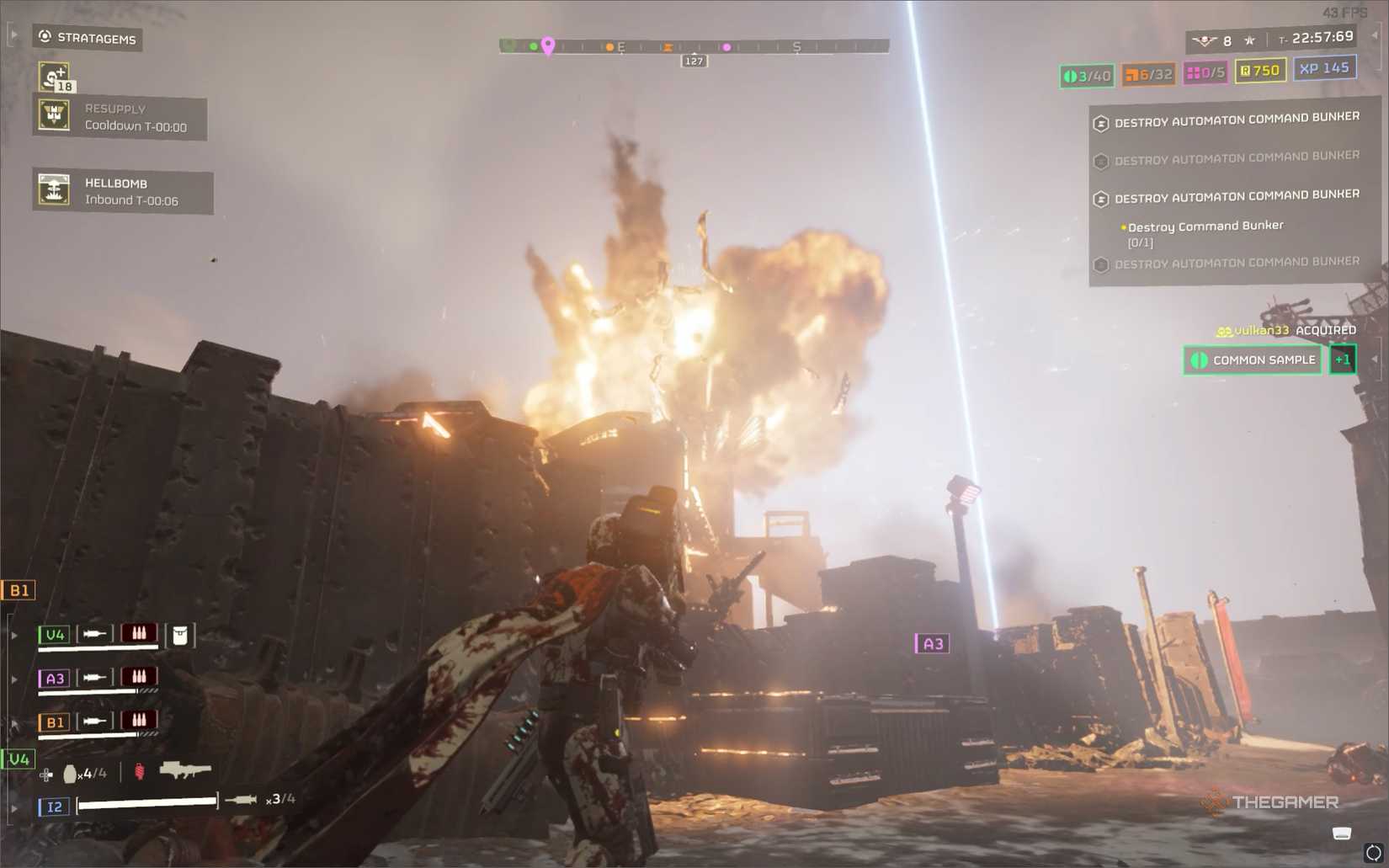Select the first Destroy Automaton Command Bunker objective
1389x868 pixels.
pos(1236,118)
